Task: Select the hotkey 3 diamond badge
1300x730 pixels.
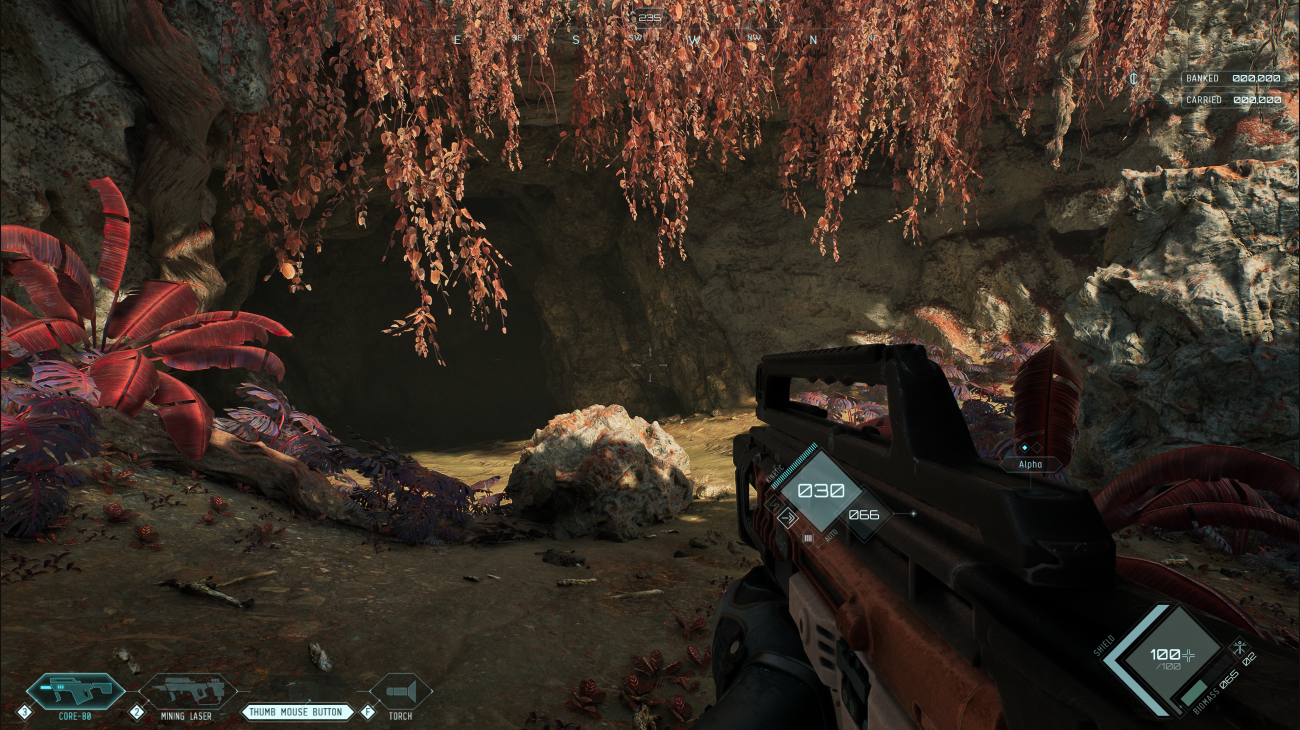Action: [x=24, y=712]
